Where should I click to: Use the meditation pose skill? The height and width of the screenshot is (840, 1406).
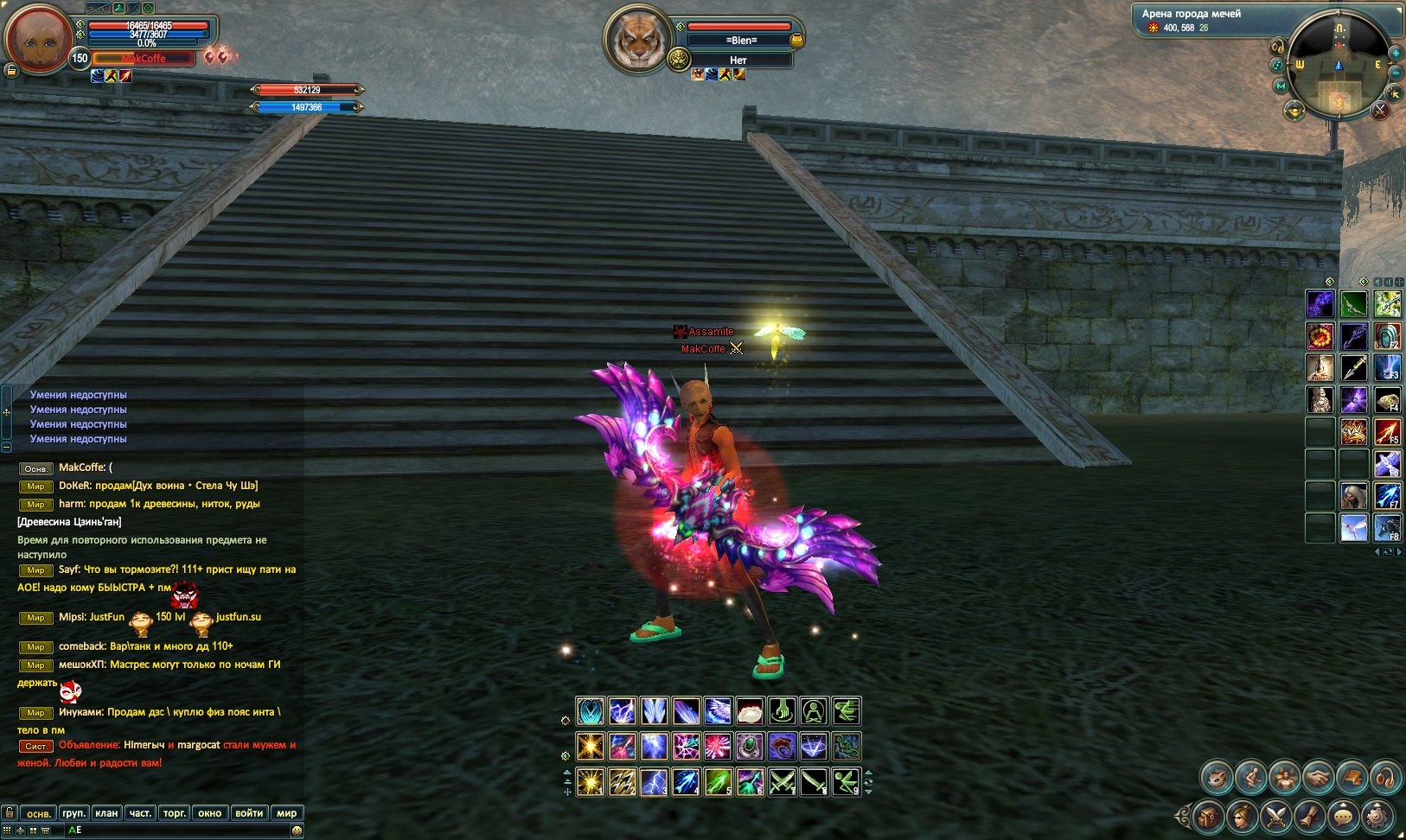pyautogui.click(x=813, y=711)
